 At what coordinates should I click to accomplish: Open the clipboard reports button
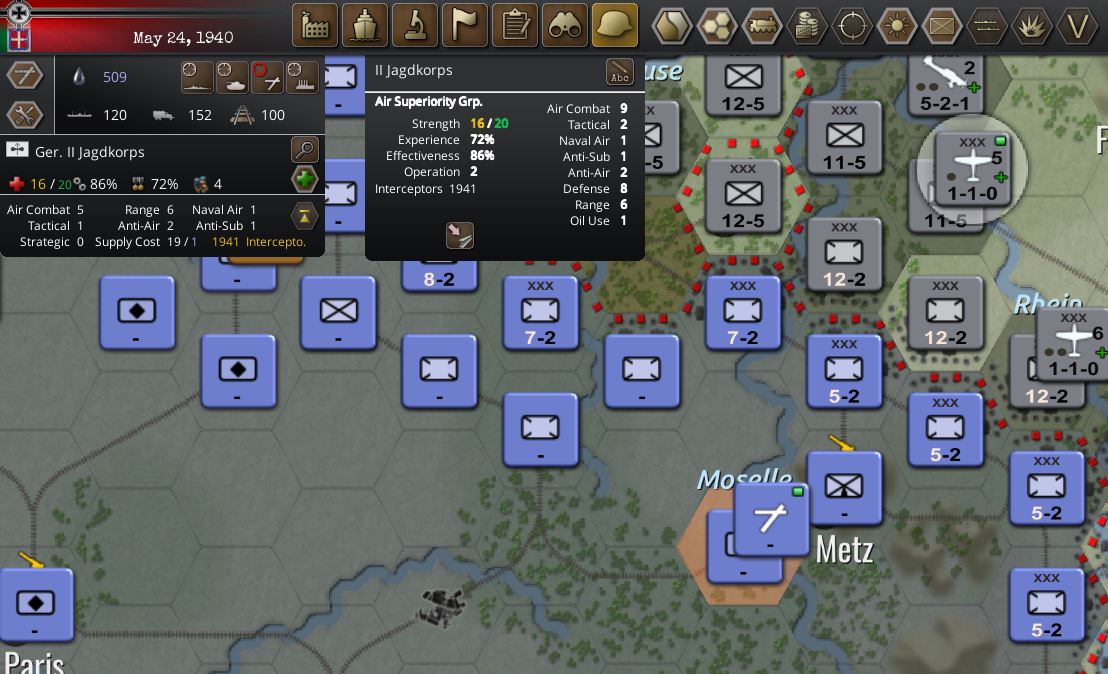coord(515,25)
